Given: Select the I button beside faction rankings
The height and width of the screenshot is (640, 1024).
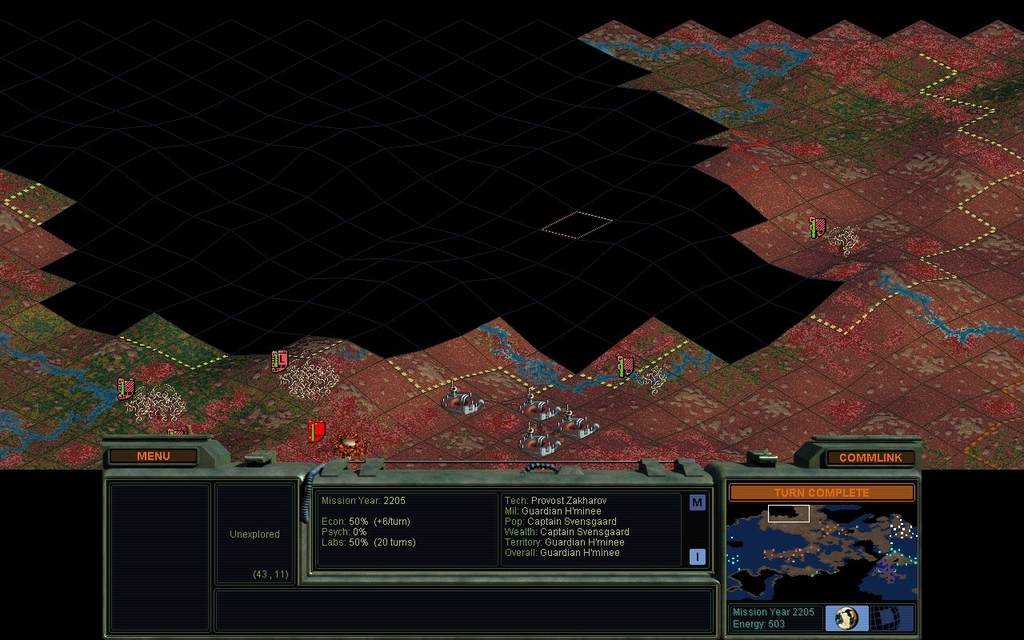Looking at the screenshot, I should click(697, 557).
